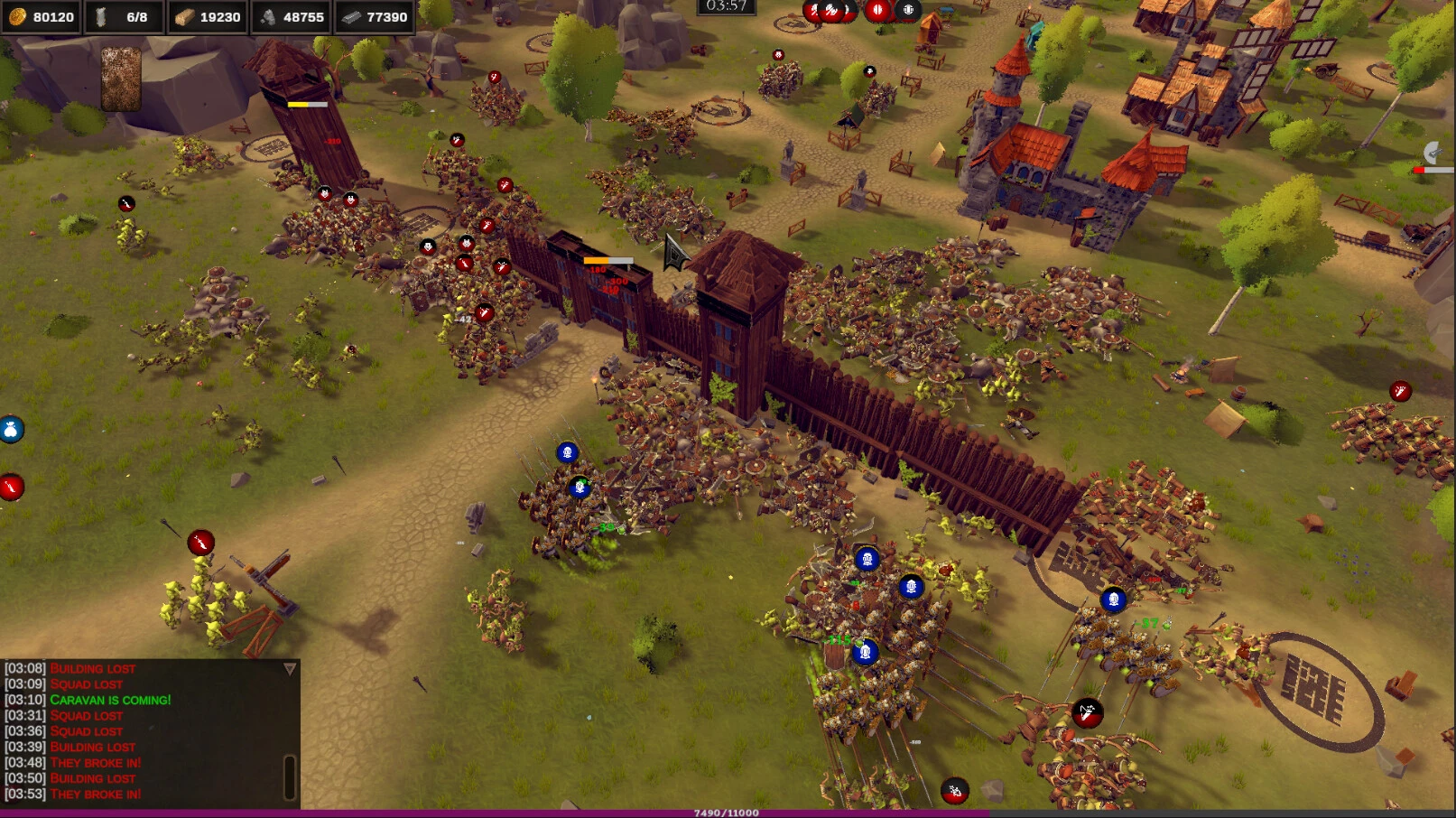The height and width of the screenshot is (818, 1456).
Task: Click the 7490/11000 progress bar at bottom
Action: point(728,812)
